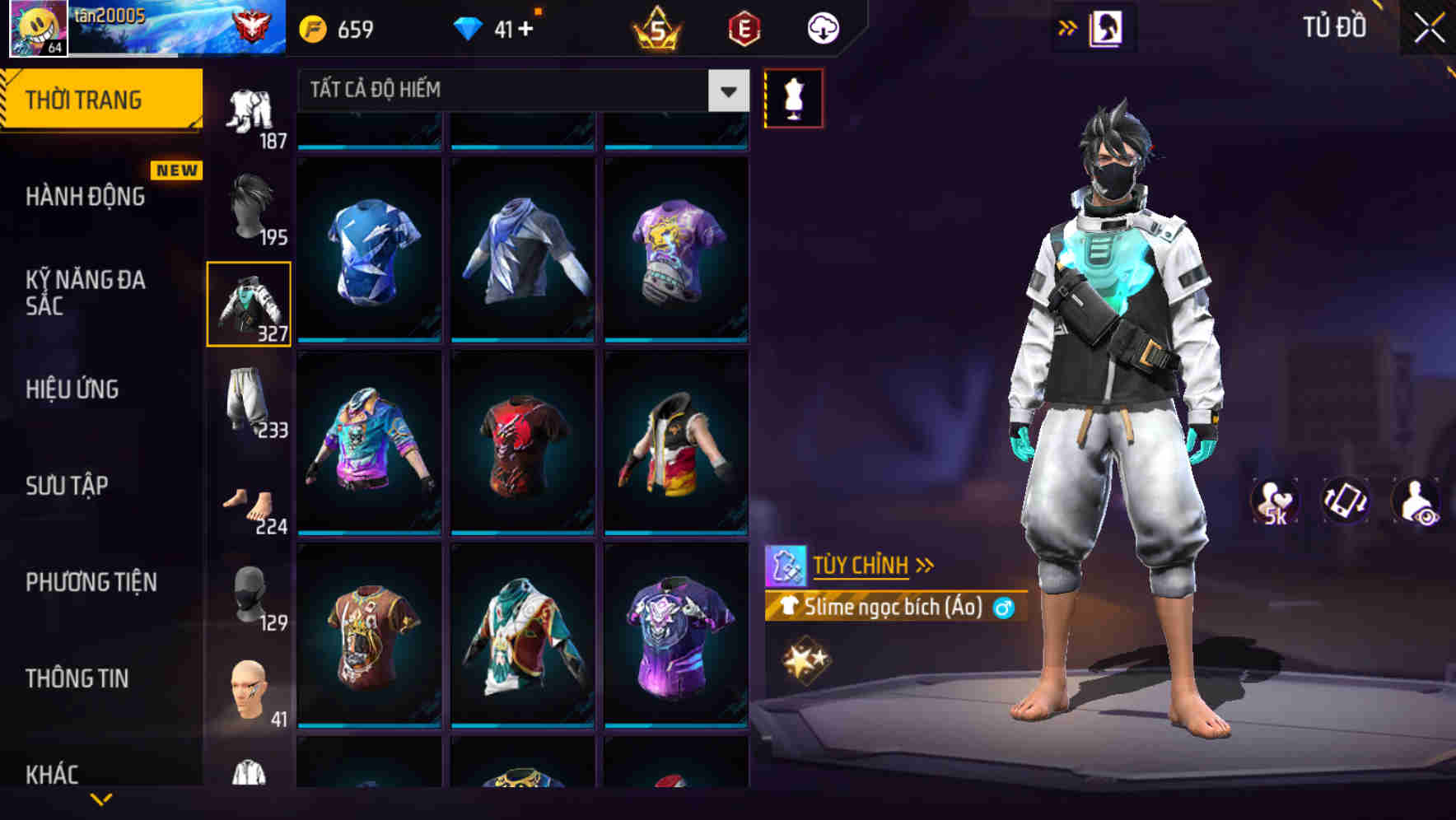1456x820 pixels.
Task: Expand the chevron below KHÁC in the sidebar
Action: pos(101,801)
